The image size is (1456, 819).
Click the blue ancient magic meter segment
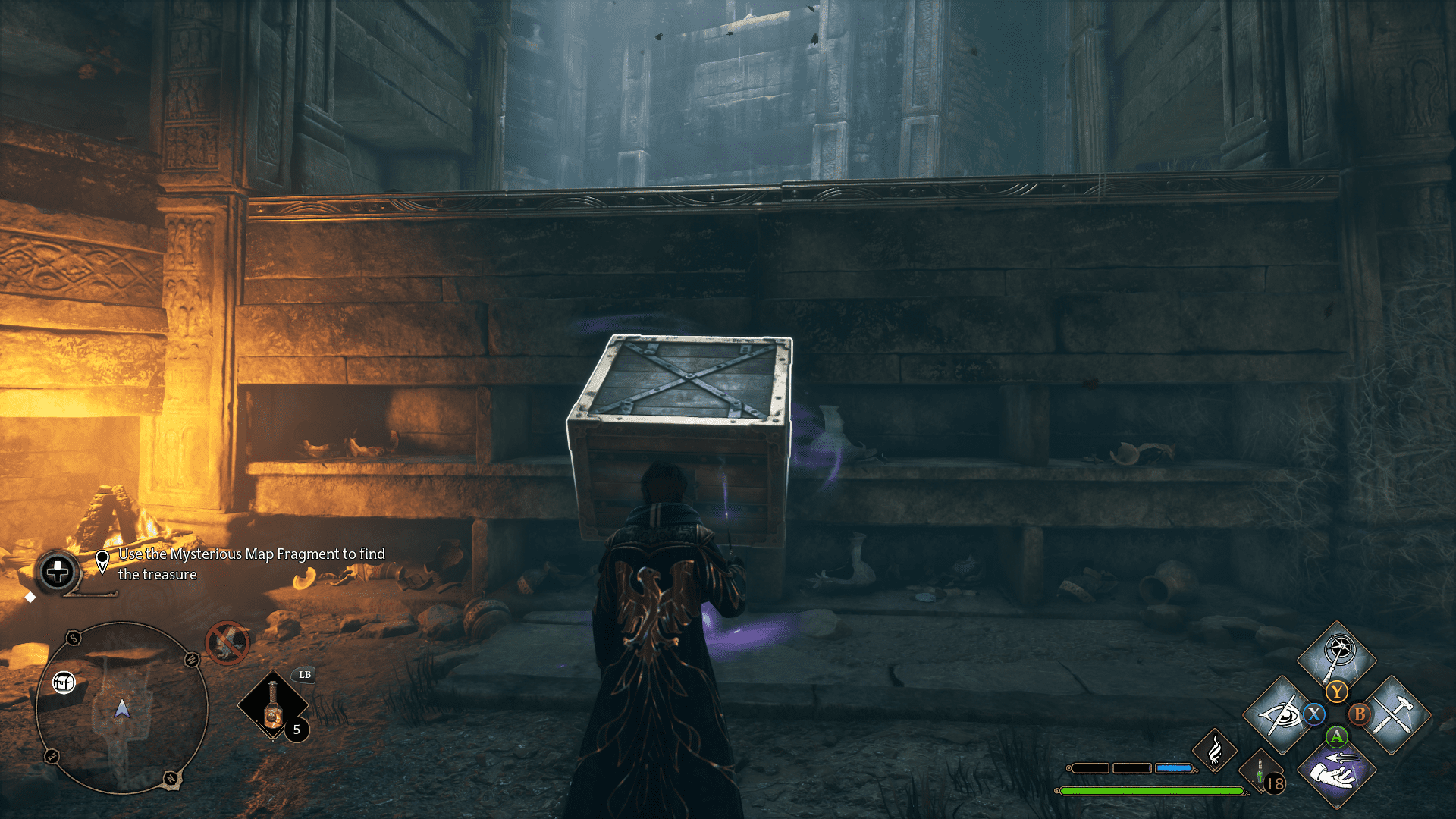[1173, 768]
